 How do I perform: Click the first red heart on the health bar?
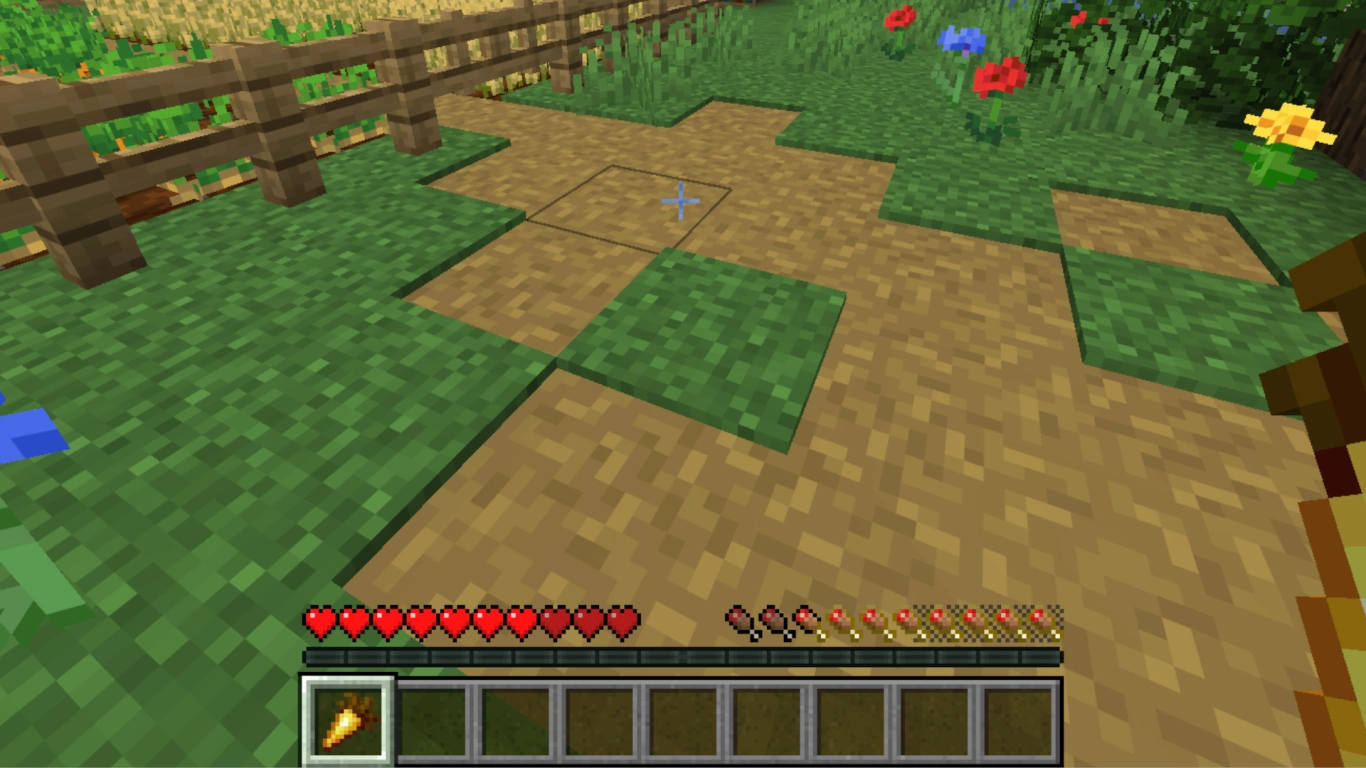click(x=320, y=620)
